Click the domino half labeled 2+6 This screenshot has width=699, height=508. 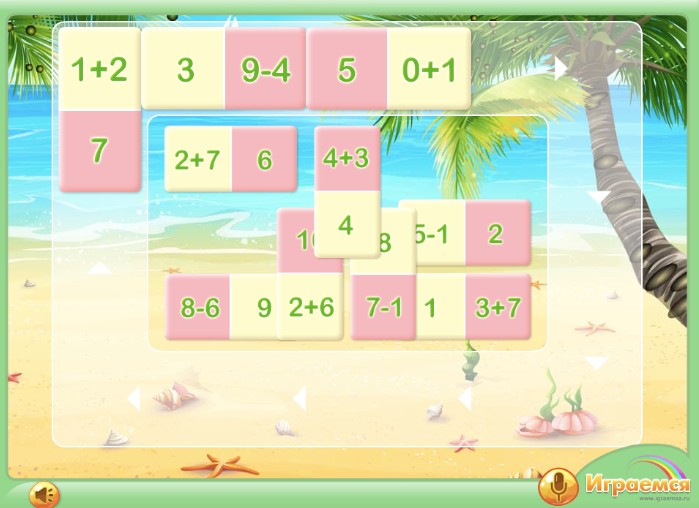tap(310, 307)
